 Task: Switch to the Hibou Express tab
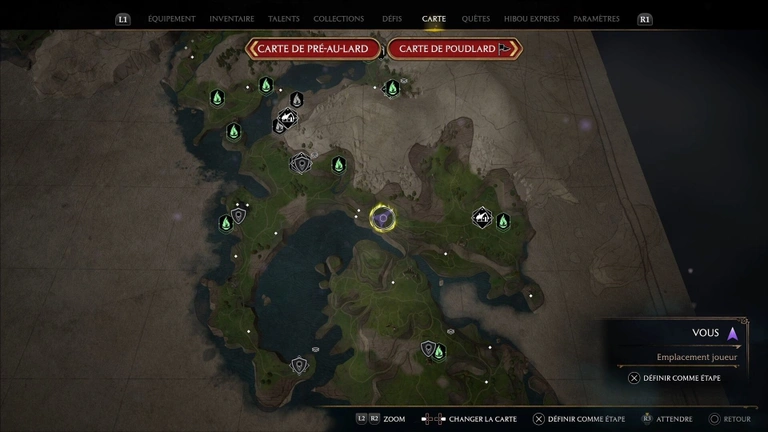tap(531, 19)
